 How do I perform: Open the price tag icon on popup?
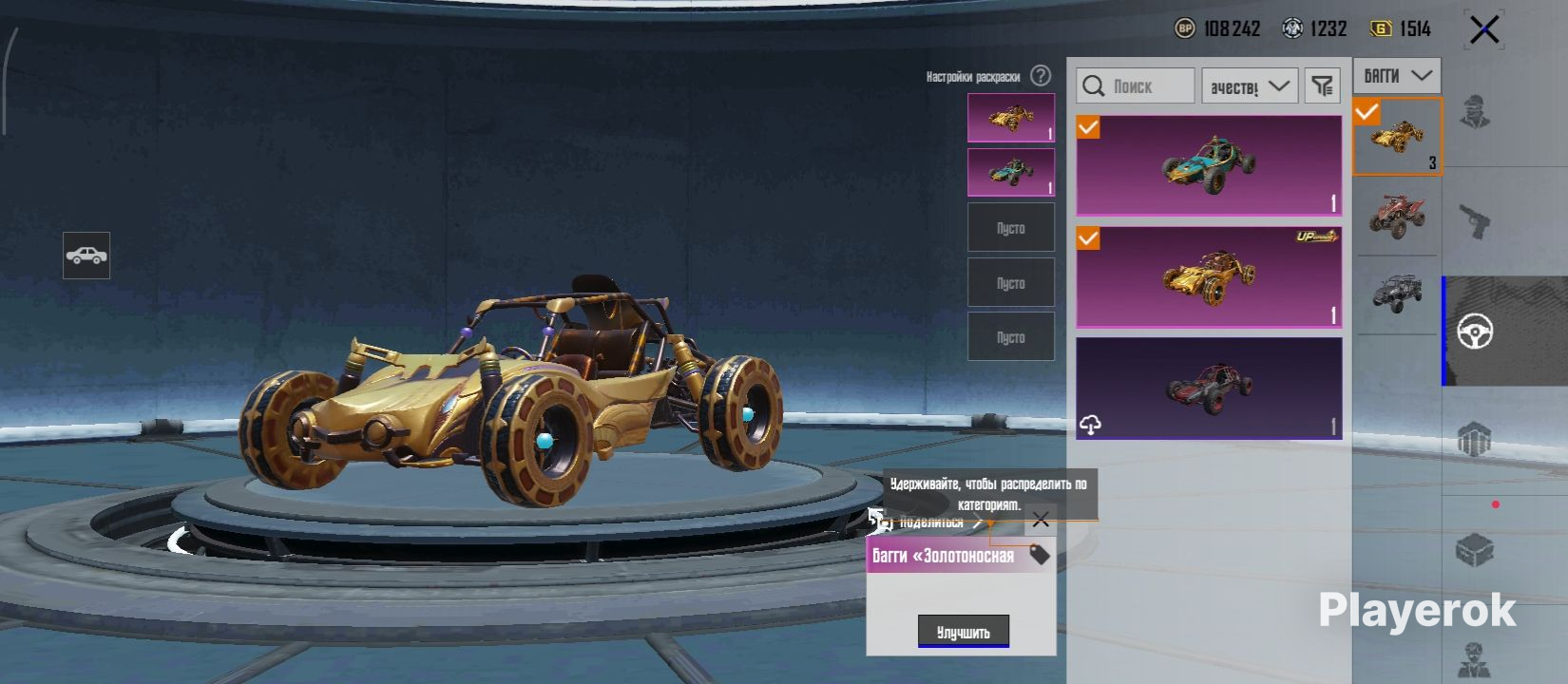coord(1040,555)
